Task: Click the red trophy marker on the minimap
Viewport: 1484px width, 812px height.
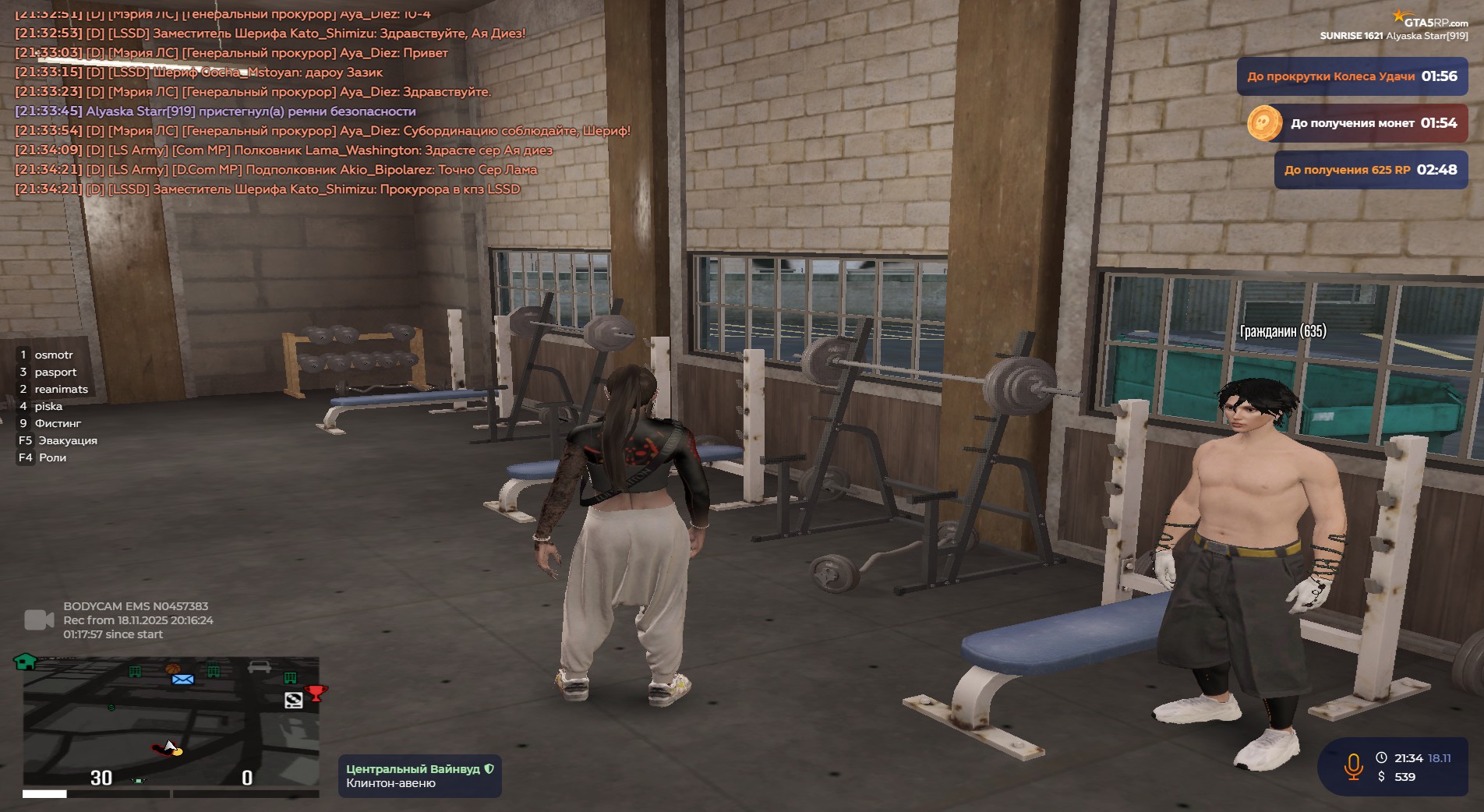Action: (x=316, y=692)
